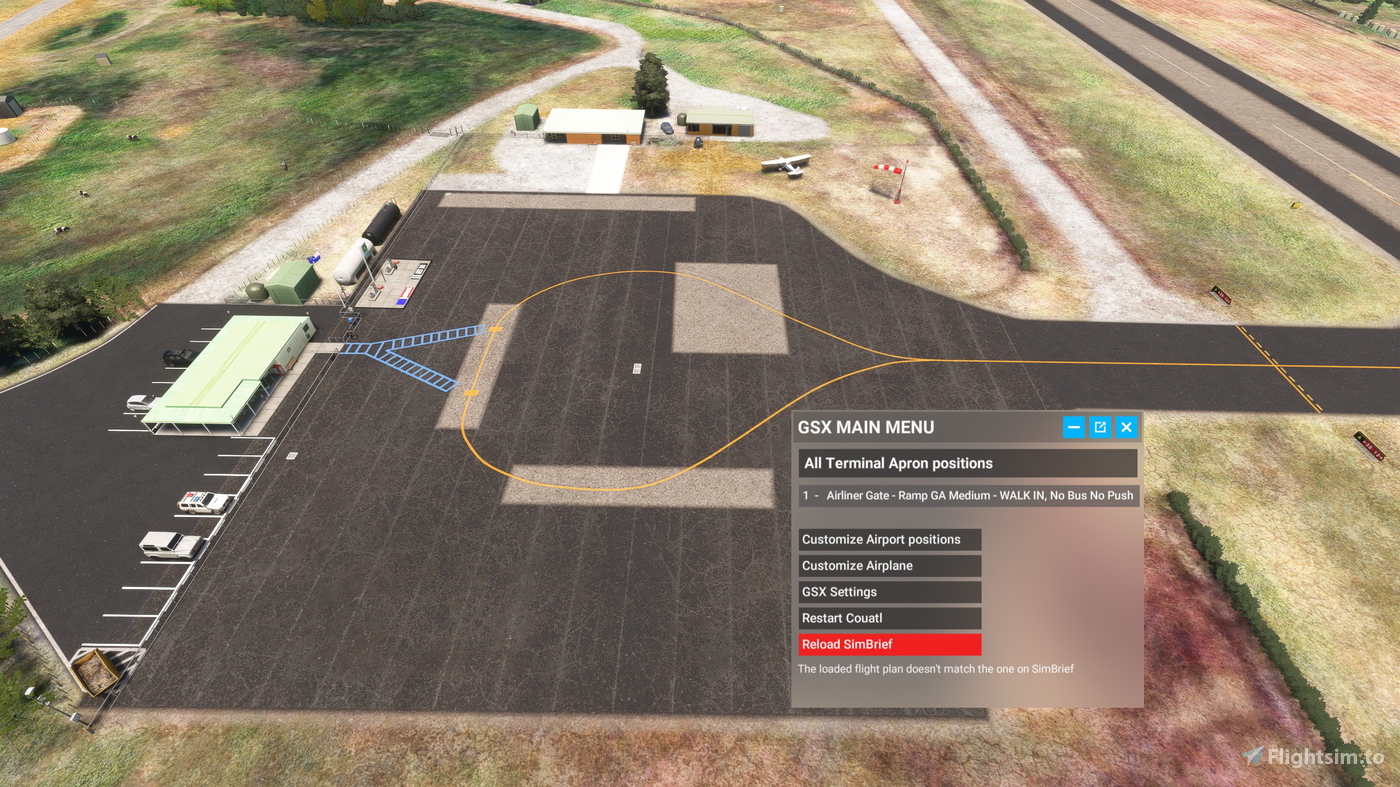Click the SimBrief flight plan mismatch warning text
The height and width of the screenshot is (787, 1400).
click(x=934, y=668)
